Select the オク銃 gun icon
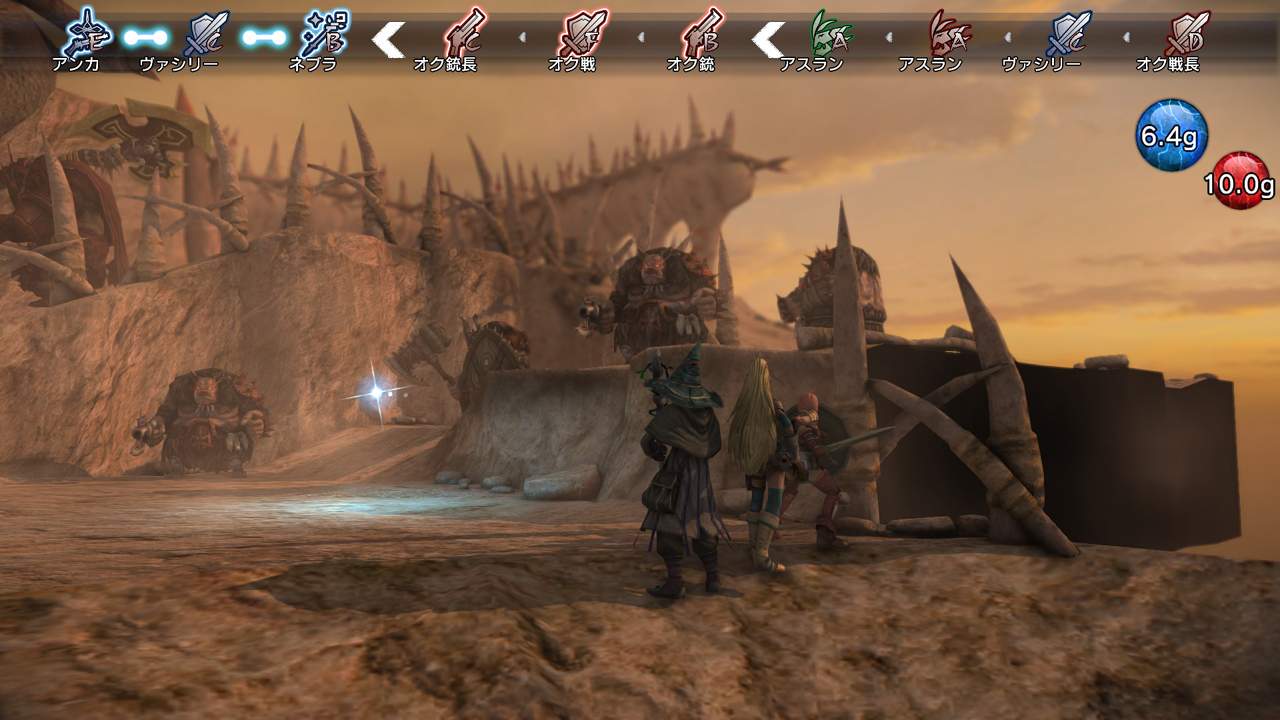Viewport: 1280px width, 720px height. click(701, 33)
